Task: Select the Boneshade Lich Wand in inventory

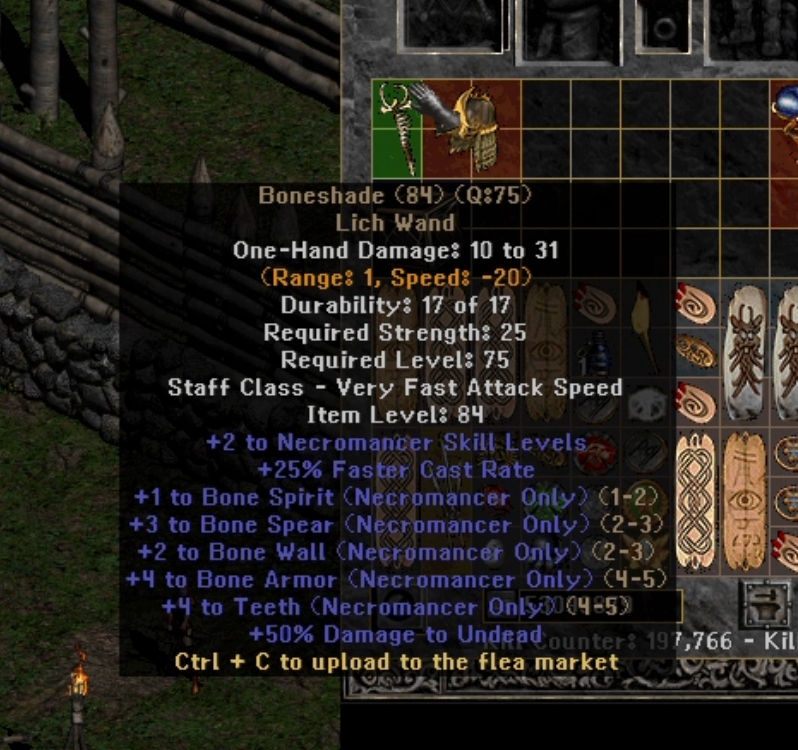Action: pyautogui.click(x=396, y=129)
